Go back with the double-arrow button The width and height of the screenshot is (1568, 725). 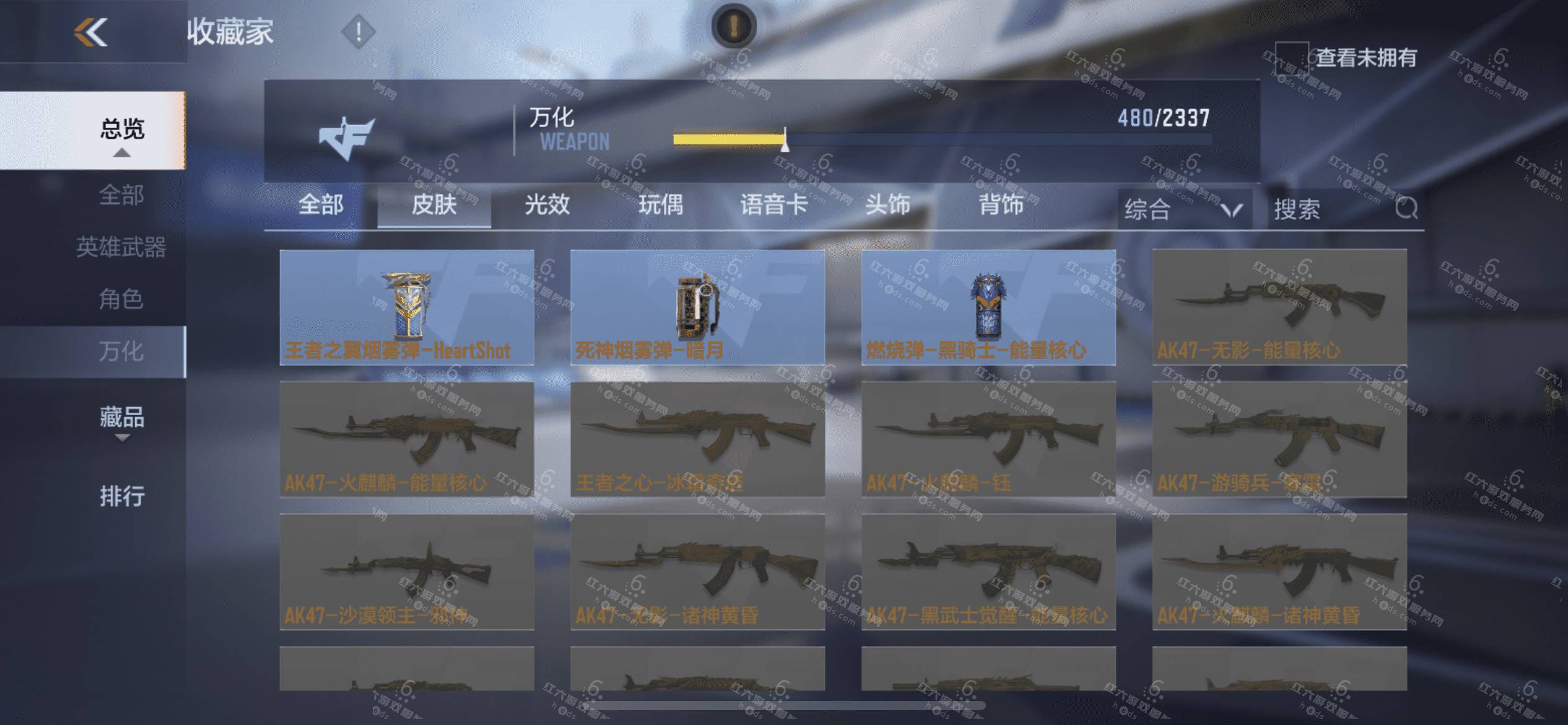[90, 32]
